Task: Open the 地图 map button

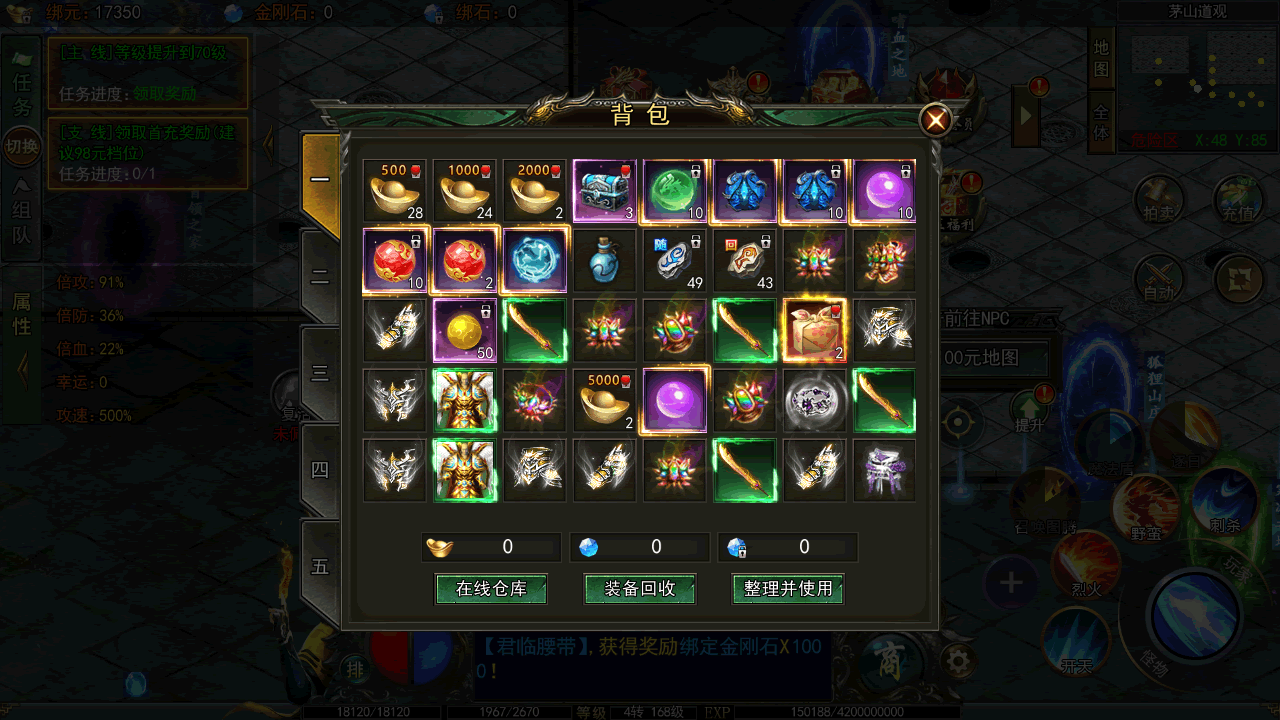Action: pyautogui.click(x=1101, y=58)
